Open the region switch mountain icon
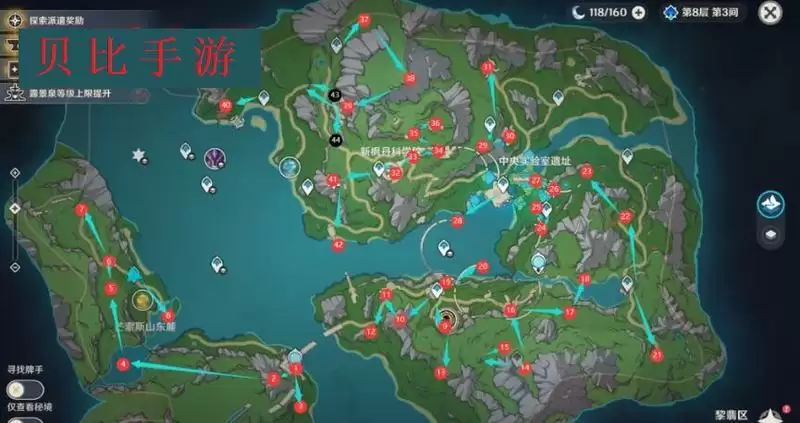Viewport: 800px width, 423px height. [x=769, y=203]
